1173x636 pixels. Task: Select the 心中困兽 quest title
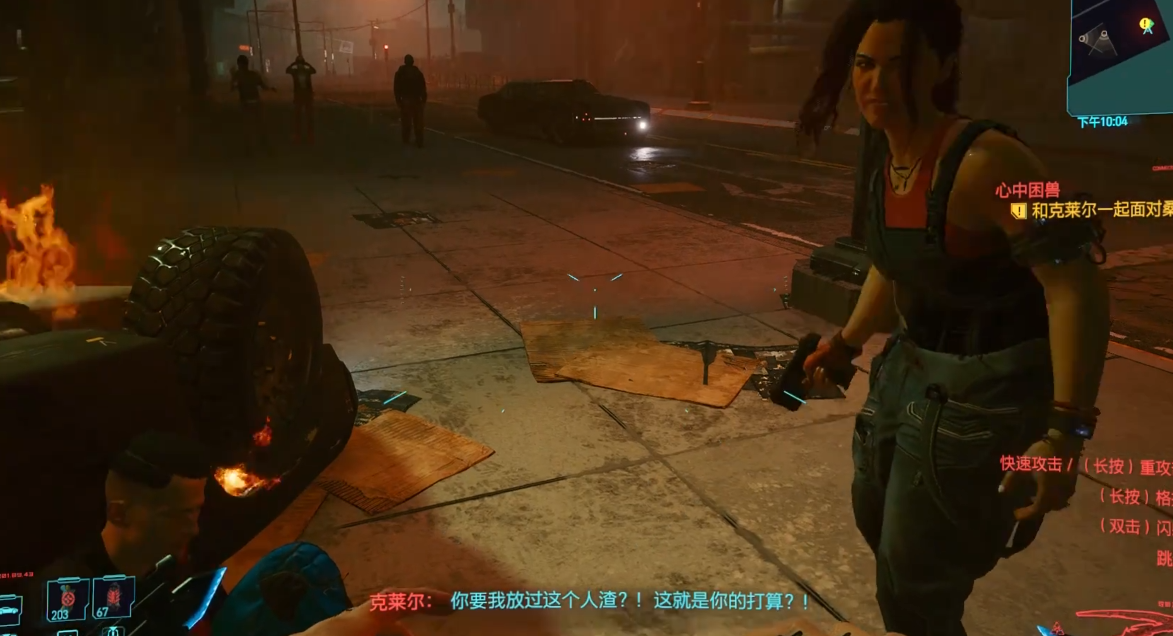1027,190
